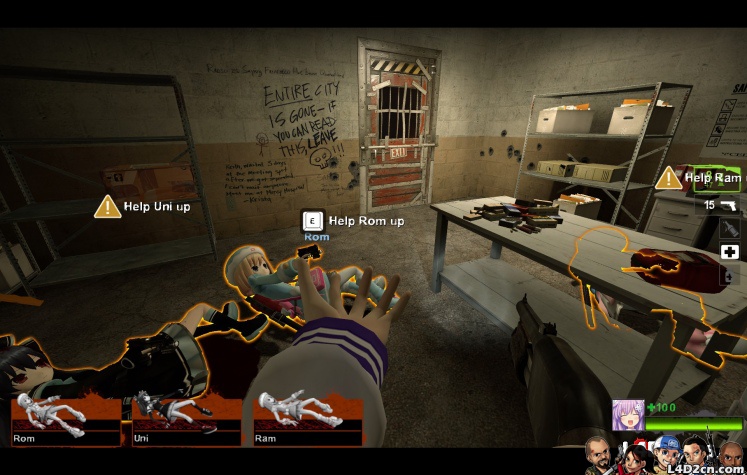
Task: Select the Ram teammate panel
Action: pos(307,418)
